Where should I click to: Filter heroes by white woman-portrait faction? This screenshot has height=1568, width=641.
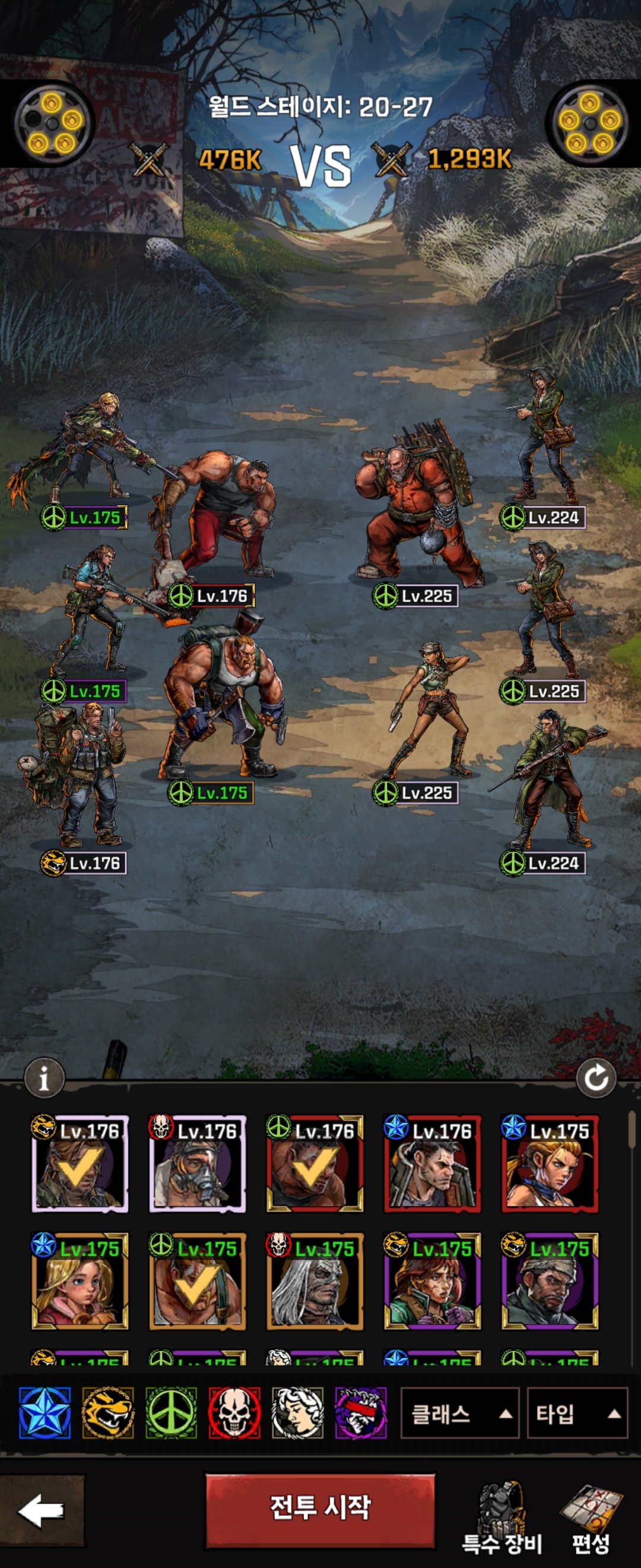(297, 1414)
